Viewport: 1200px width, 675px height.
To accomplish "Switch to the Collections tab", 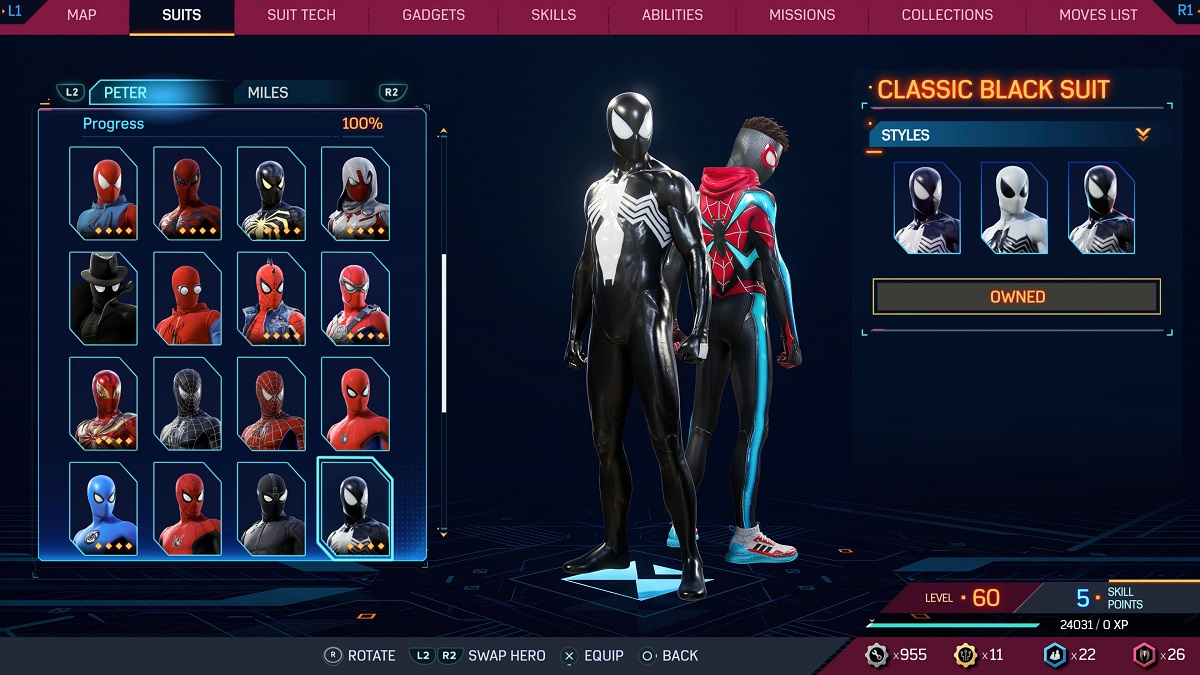I will [x=947, y=15].
